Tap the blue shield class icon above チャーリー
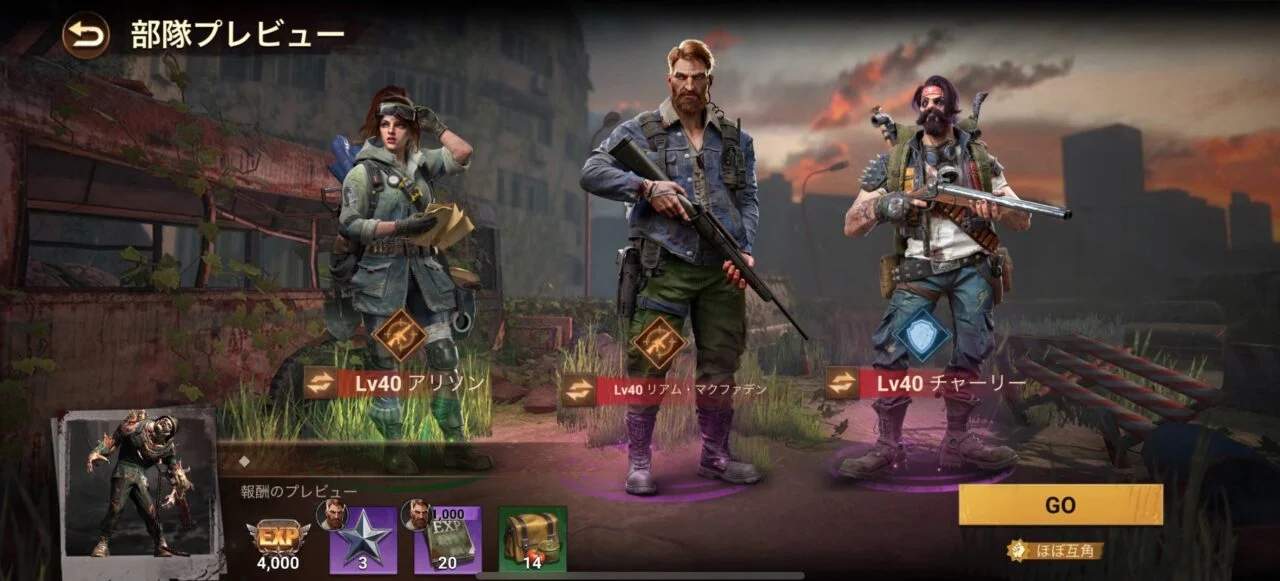The image size is (1280, 581). (922, 335)
